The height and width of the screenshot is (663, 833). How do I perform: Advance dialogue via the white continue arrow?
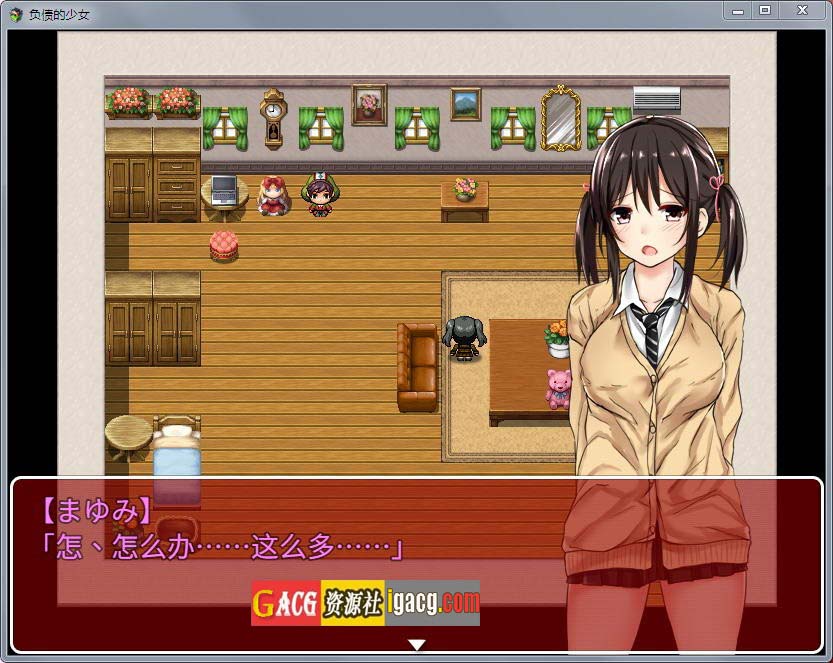click(x=417, y=645)
